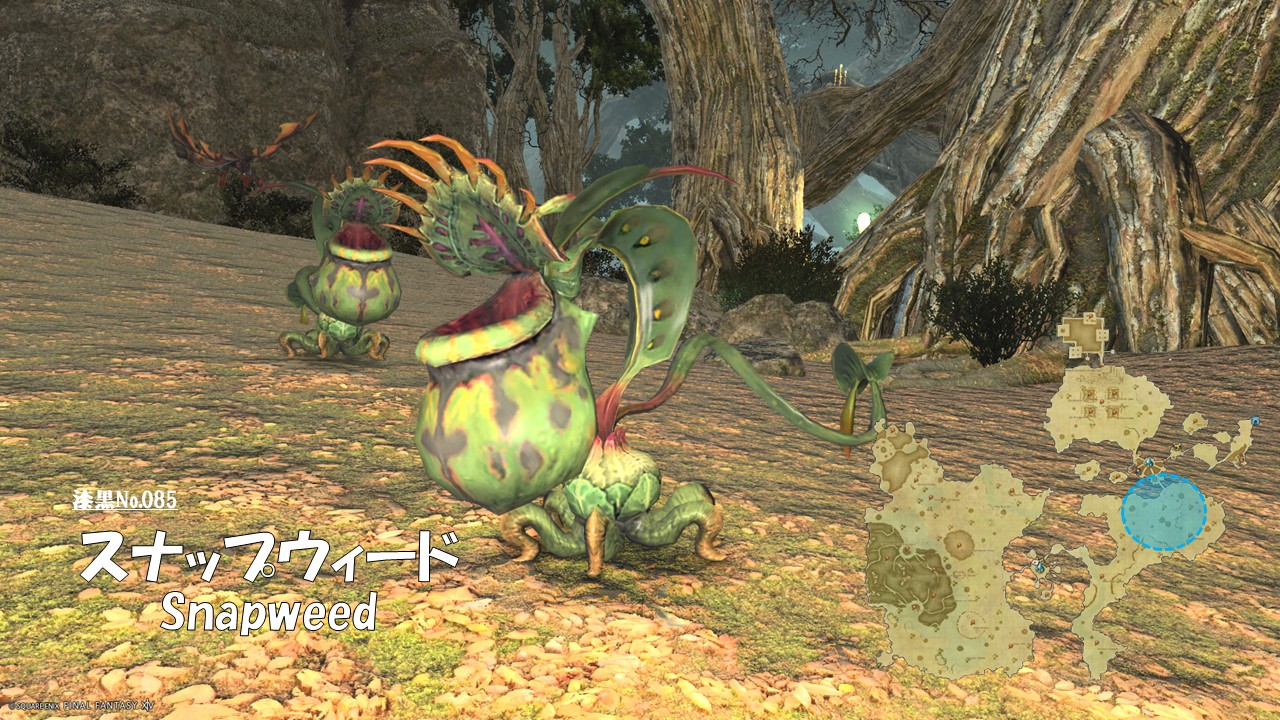Select the aetheryte icon at the map's far-right tip

tap(1254, 423)
